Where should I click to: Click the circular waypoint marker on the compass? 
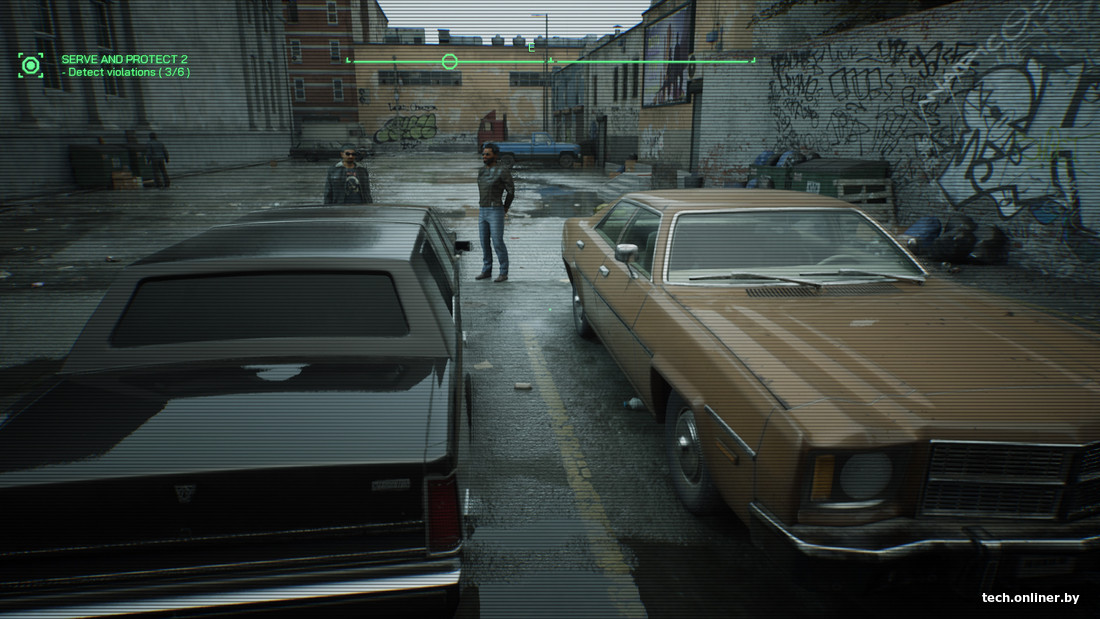(x=449, y=62)
